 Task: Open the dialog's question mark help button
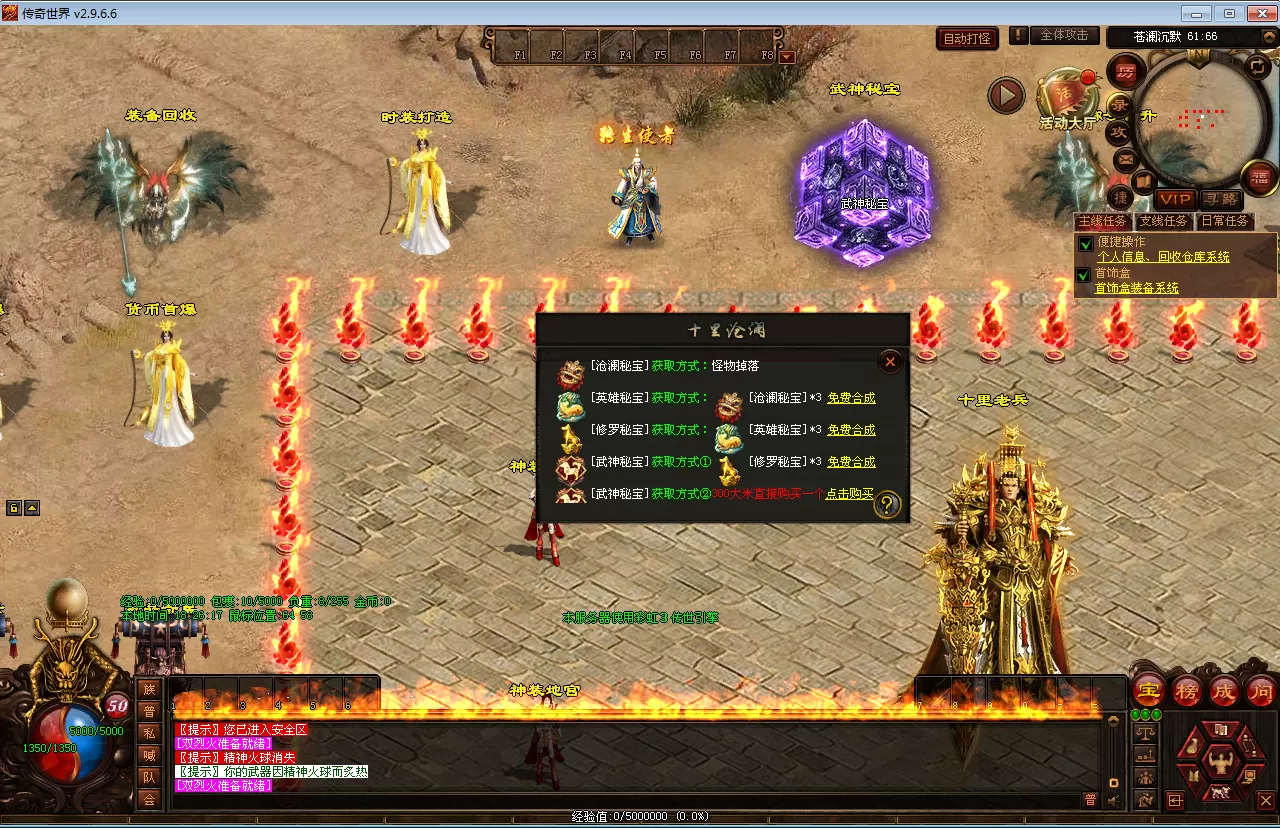pyautogui.click(x=887, y=506)
